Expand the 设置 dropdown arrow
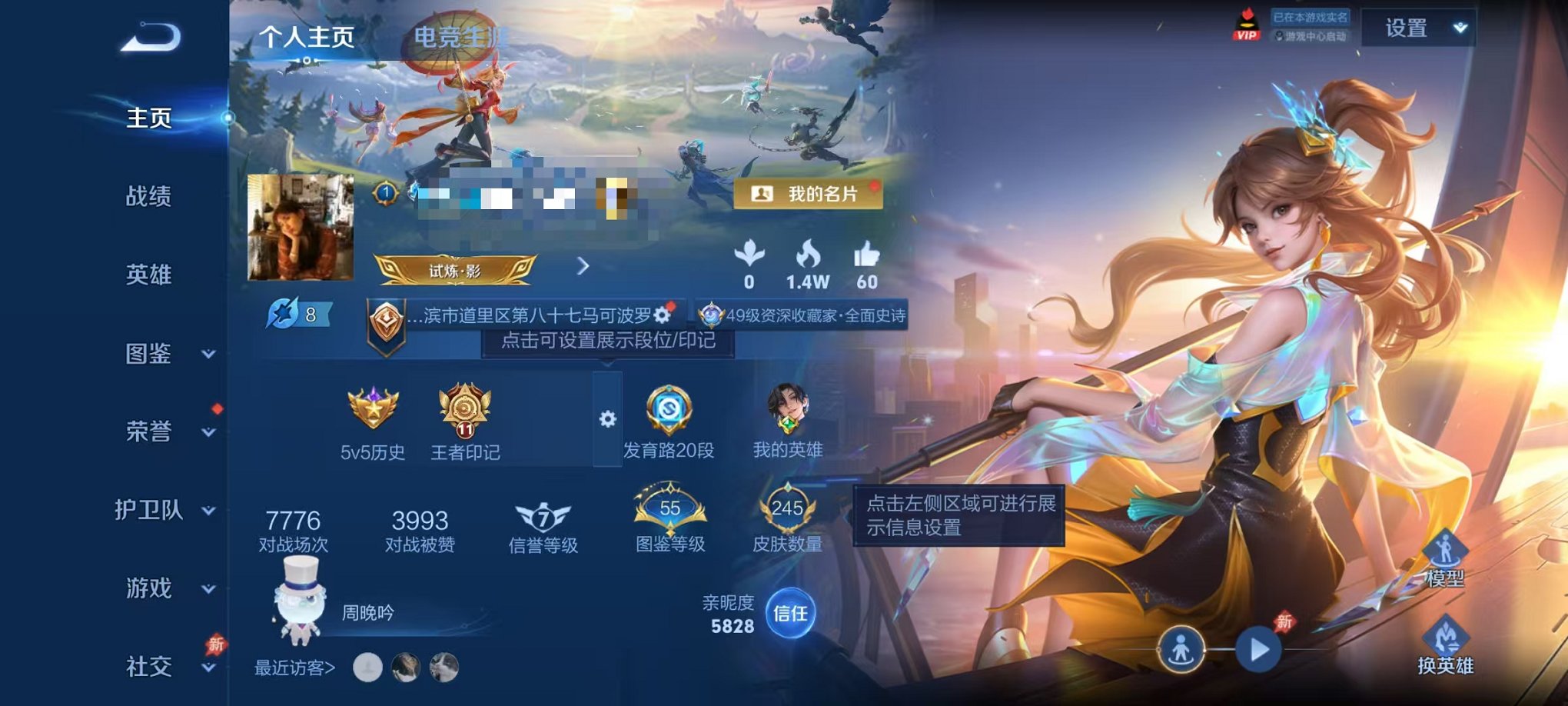The image size is (1568, 706). pyautogui.click(x=1459, y=29)
